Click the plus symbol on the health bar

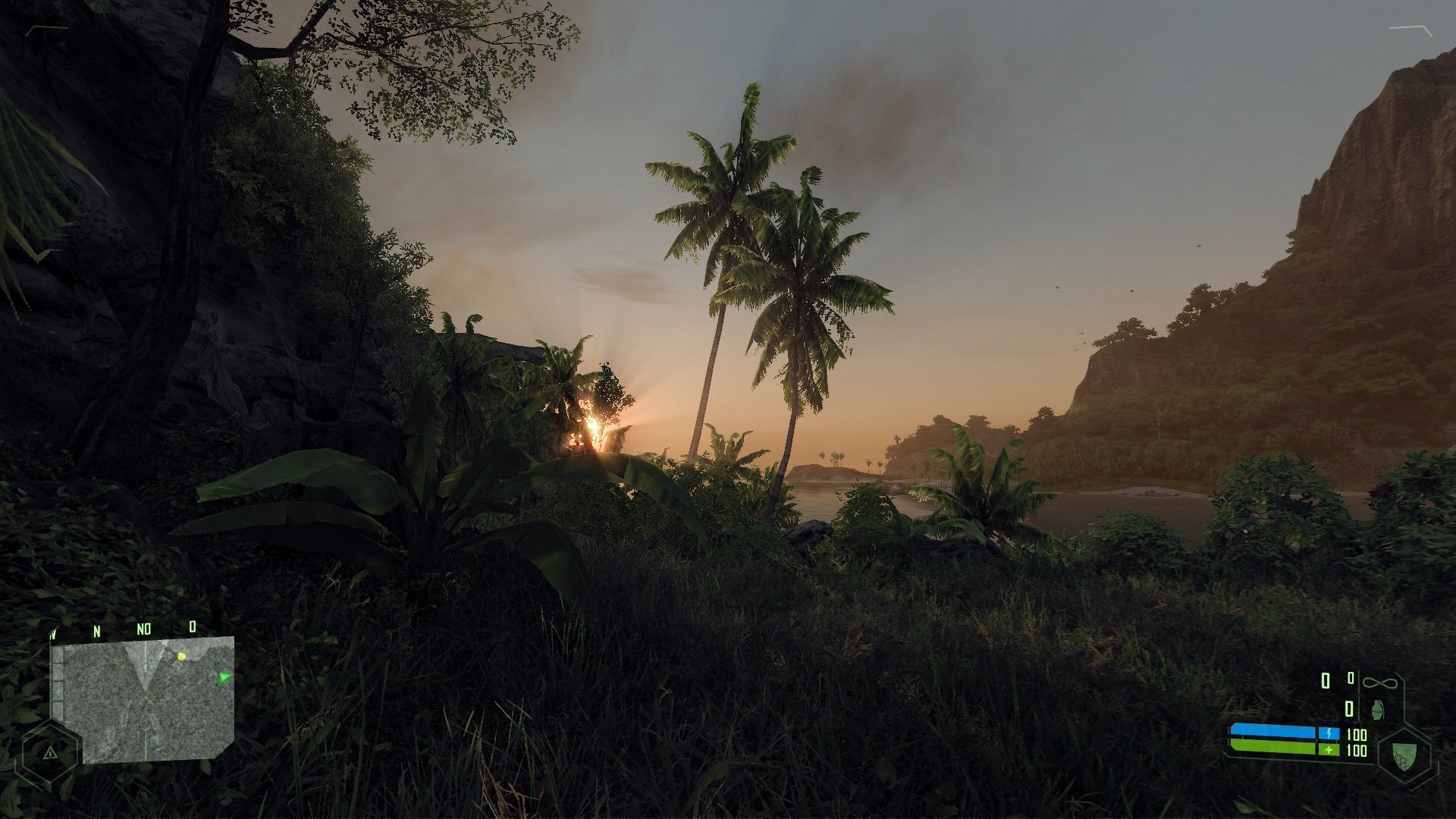tap(1329, 749)
